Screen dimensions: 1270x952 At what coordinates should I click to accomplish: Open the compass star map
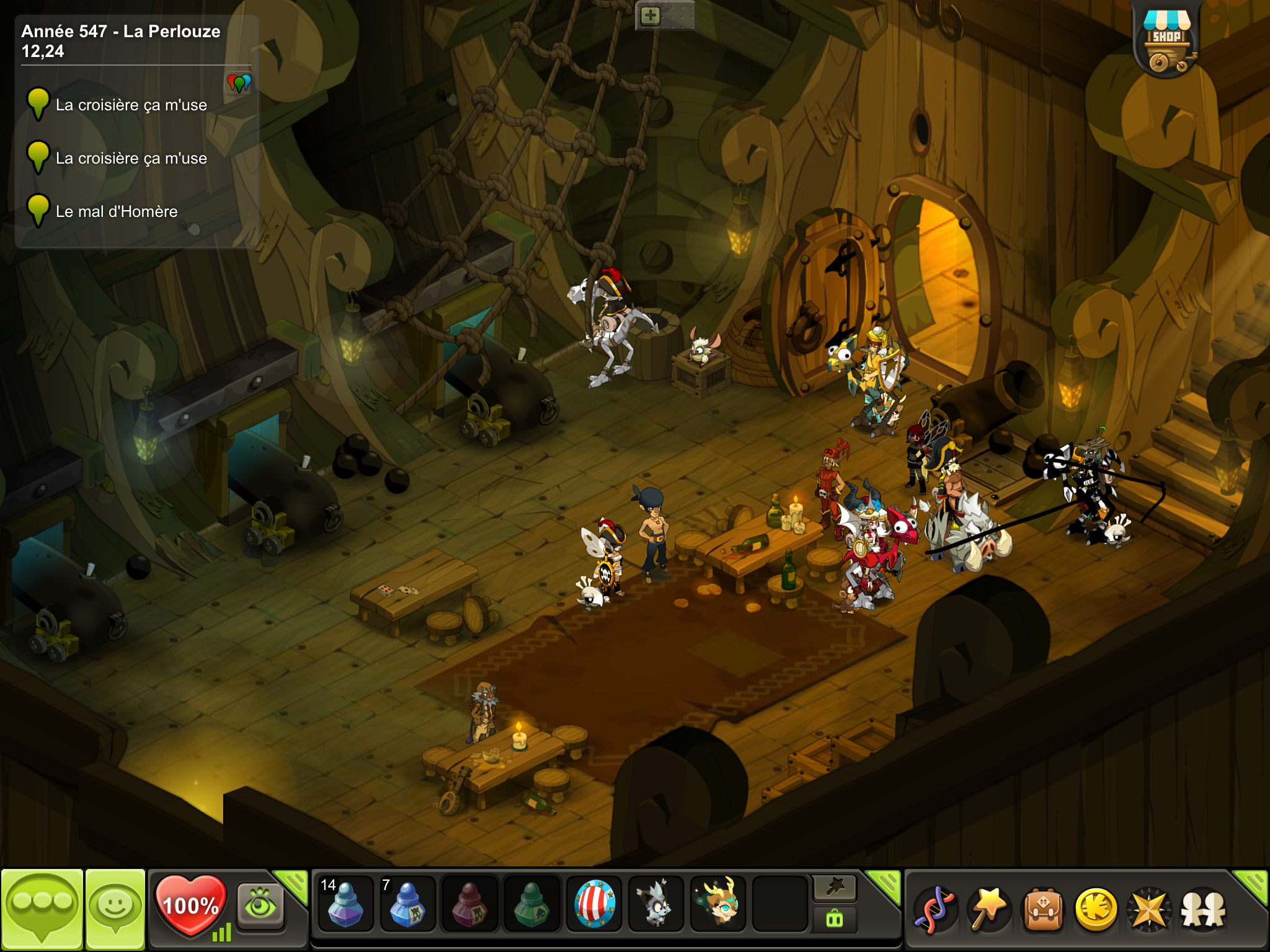point(1149,910)
